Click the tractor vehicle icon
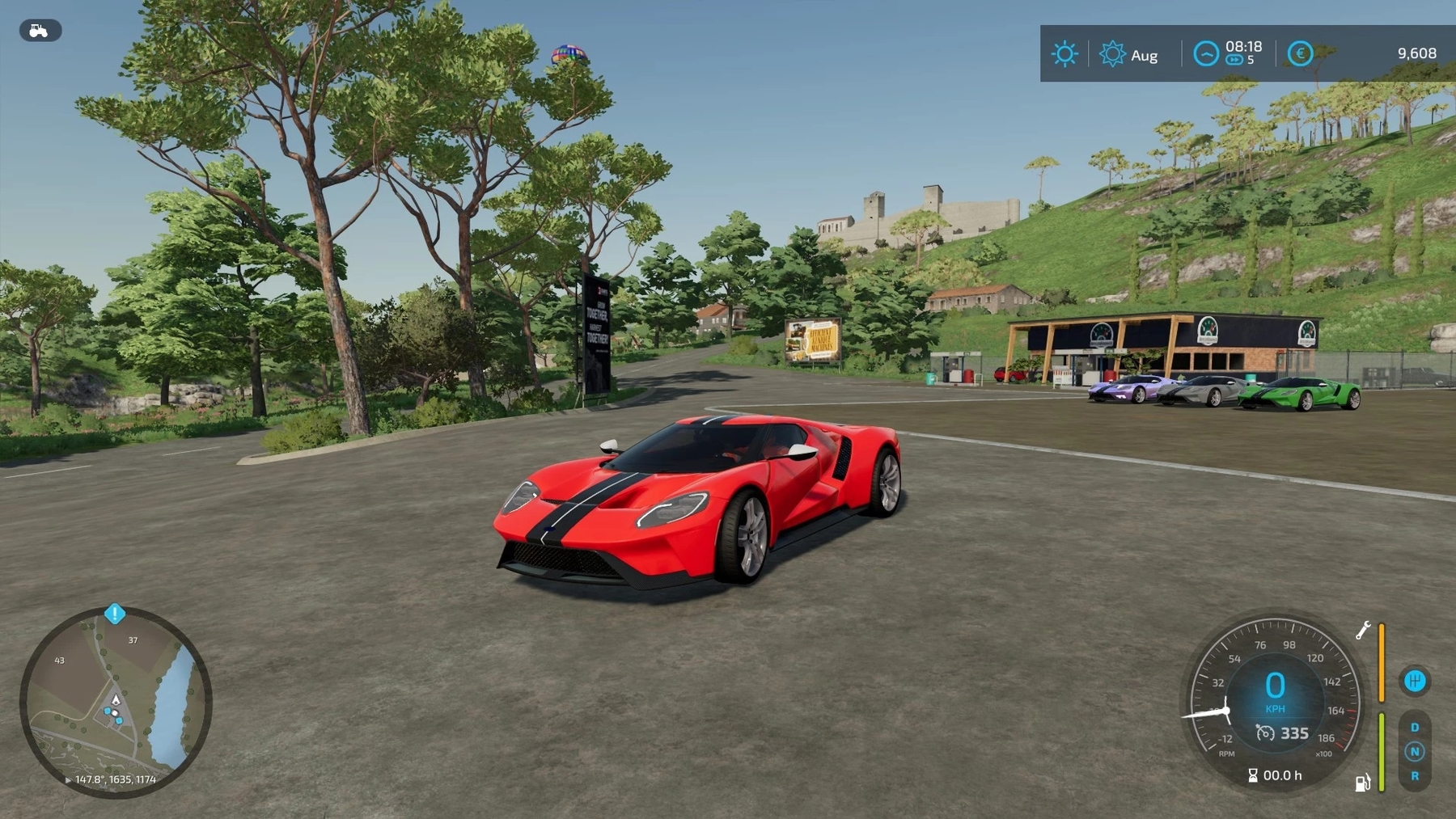This screenshot has height=819, width=1456. pyautogui.click(x=40, y=31)
